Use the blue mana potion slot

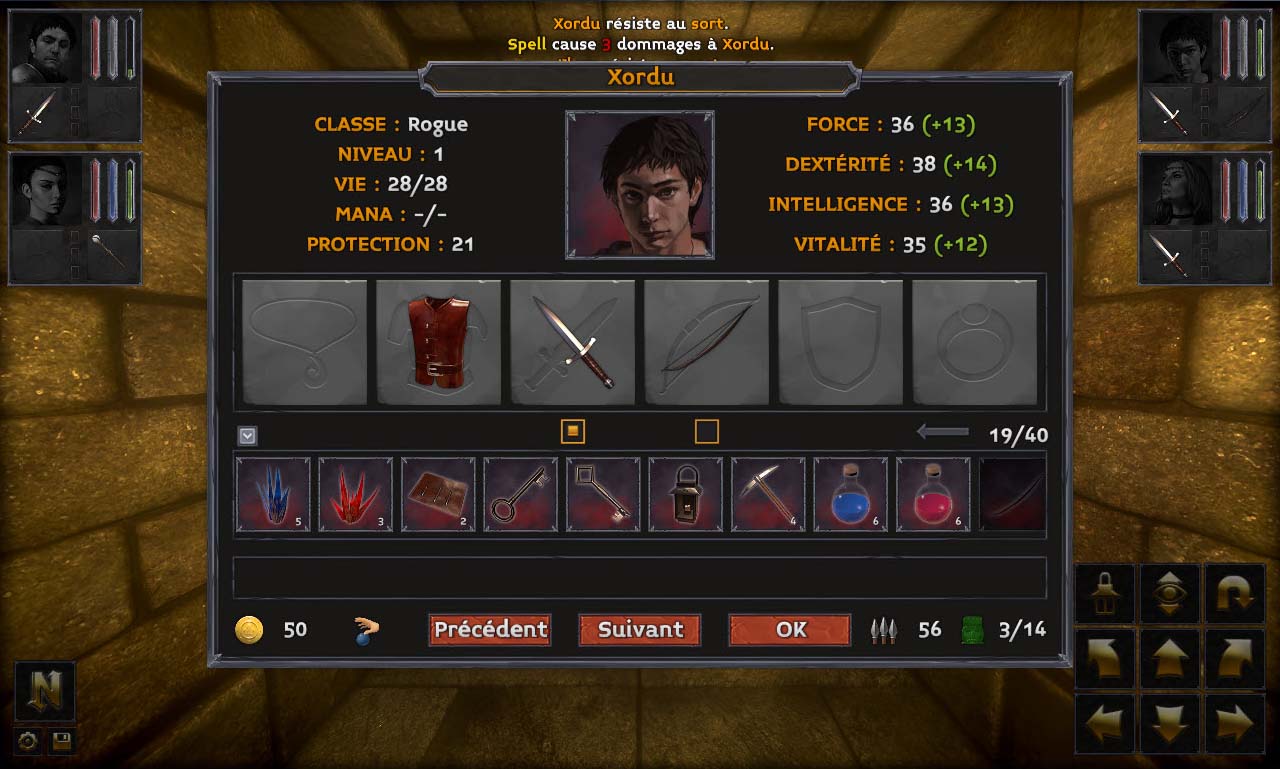851,494
